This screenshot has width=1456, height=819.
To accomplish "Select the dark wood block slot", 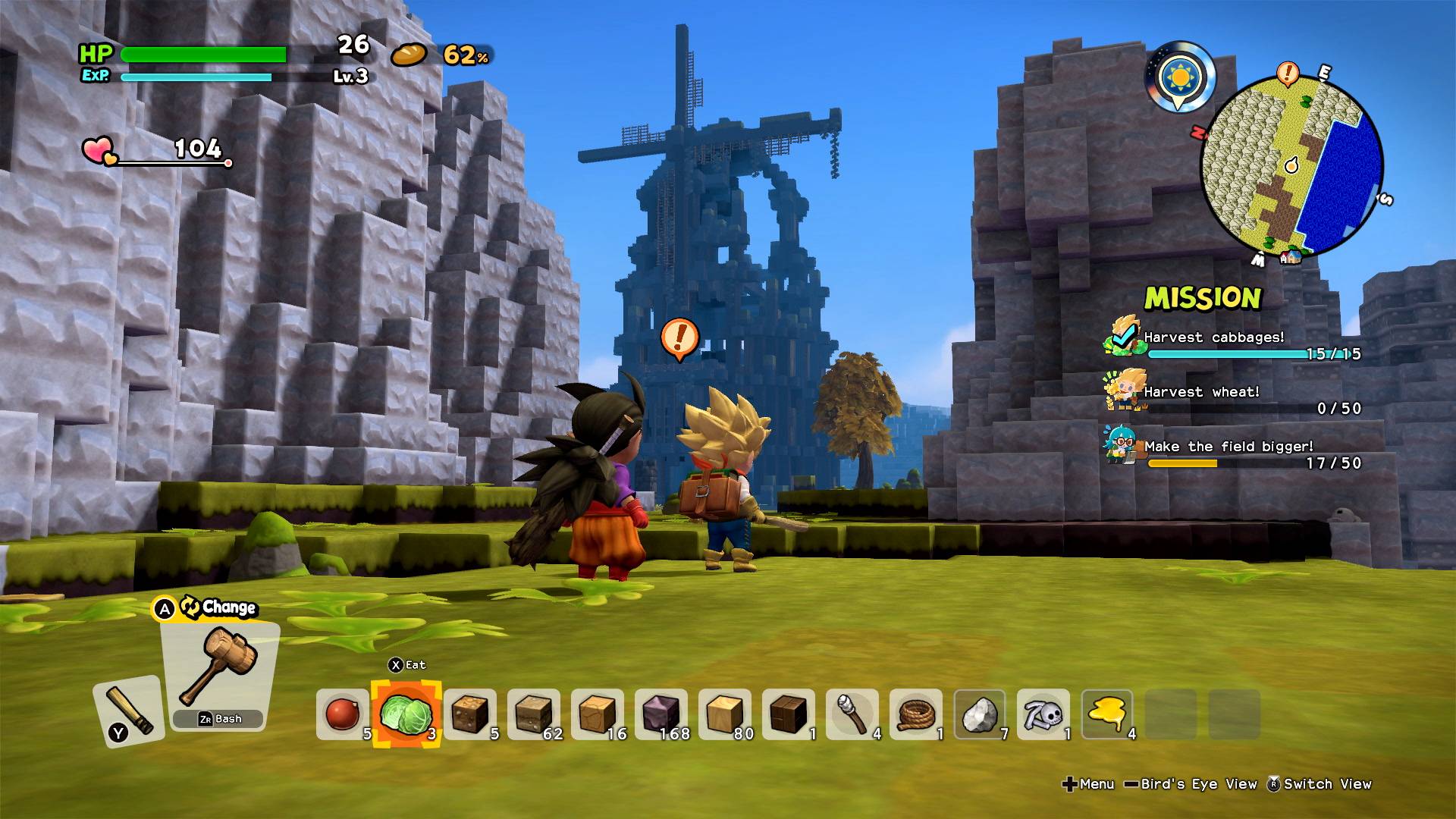I will click(x=788, y=714).
